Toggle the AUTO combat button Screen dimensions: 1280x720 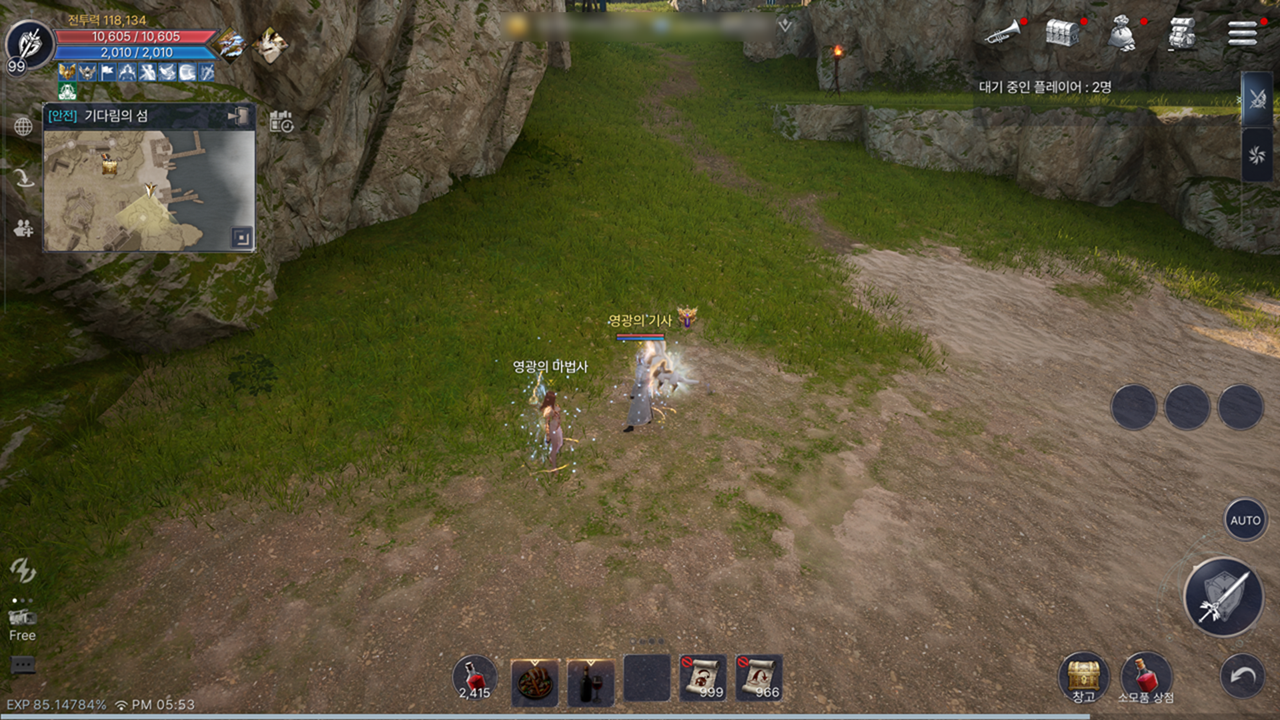pos(1245,520)
